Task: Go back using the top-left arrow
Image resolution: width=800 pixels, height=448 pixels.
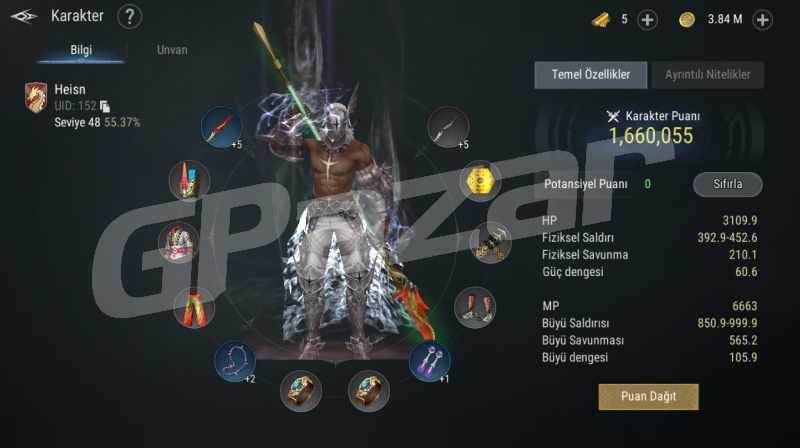Action: pos(24,17)
